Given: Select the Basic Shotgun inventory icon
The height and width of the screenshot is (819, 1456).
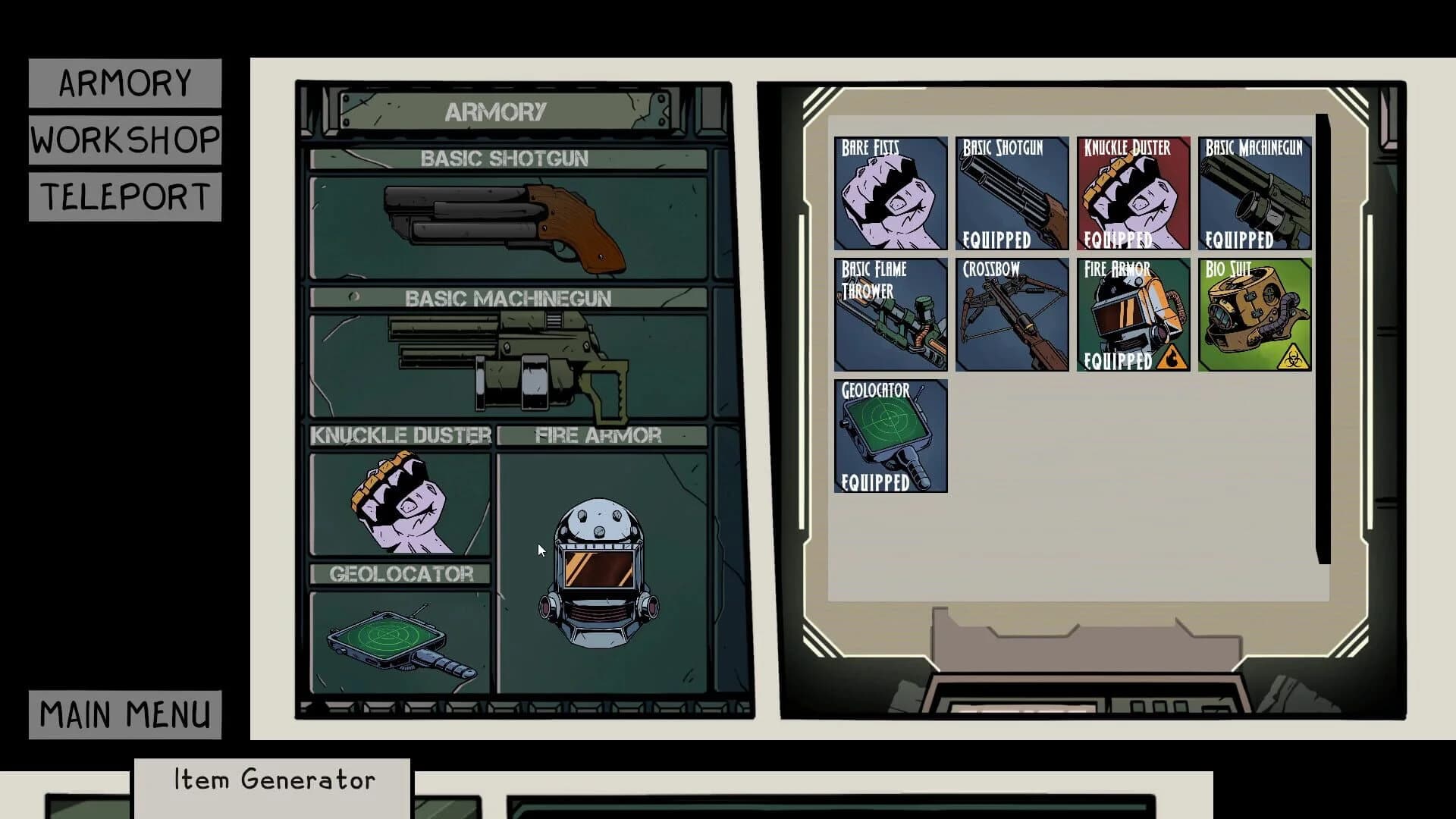Looking at the screenshot, I should 1012,194.
